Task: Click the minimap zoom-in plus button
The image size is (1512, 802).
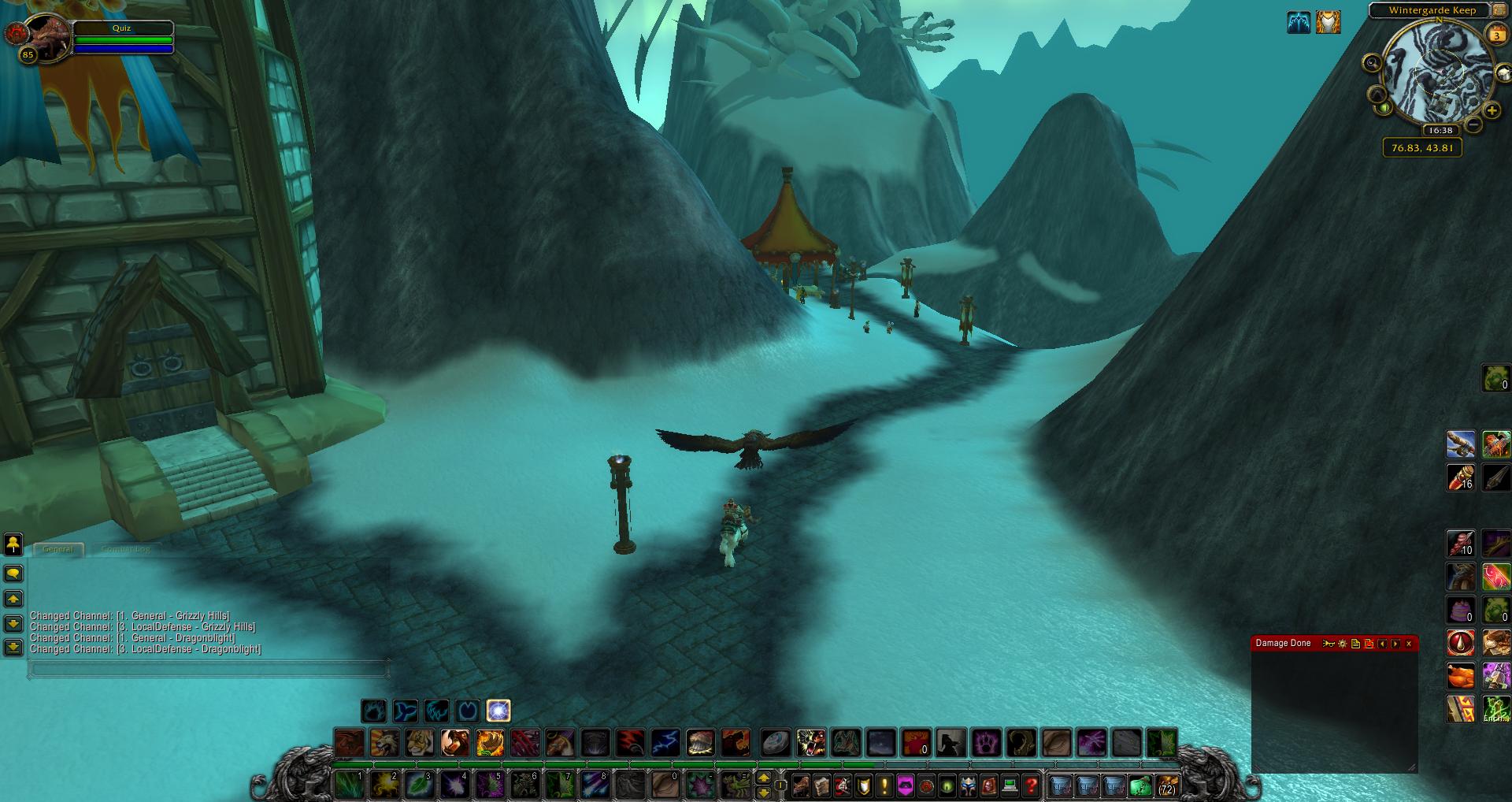Action: 1492,111
